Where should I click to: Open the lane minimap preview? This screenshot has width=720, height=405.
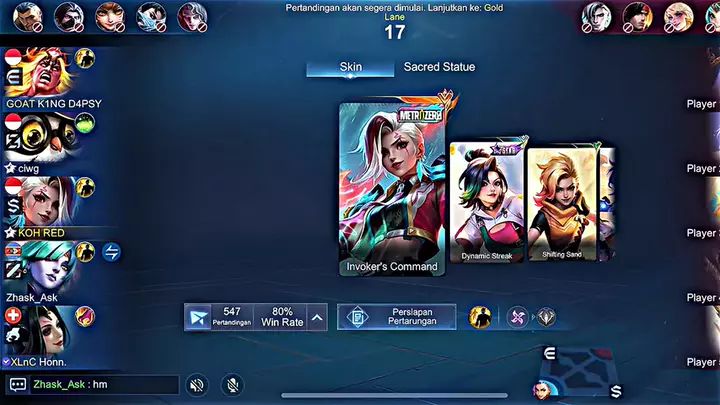point(582,370)
